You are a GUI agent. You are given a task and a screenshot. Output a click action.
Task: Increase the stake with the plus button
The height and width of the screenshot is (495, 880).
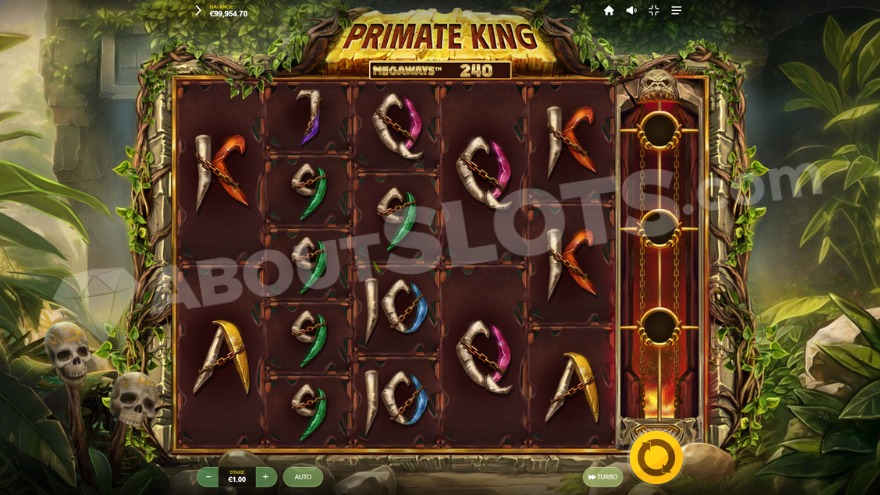(265, 477)
